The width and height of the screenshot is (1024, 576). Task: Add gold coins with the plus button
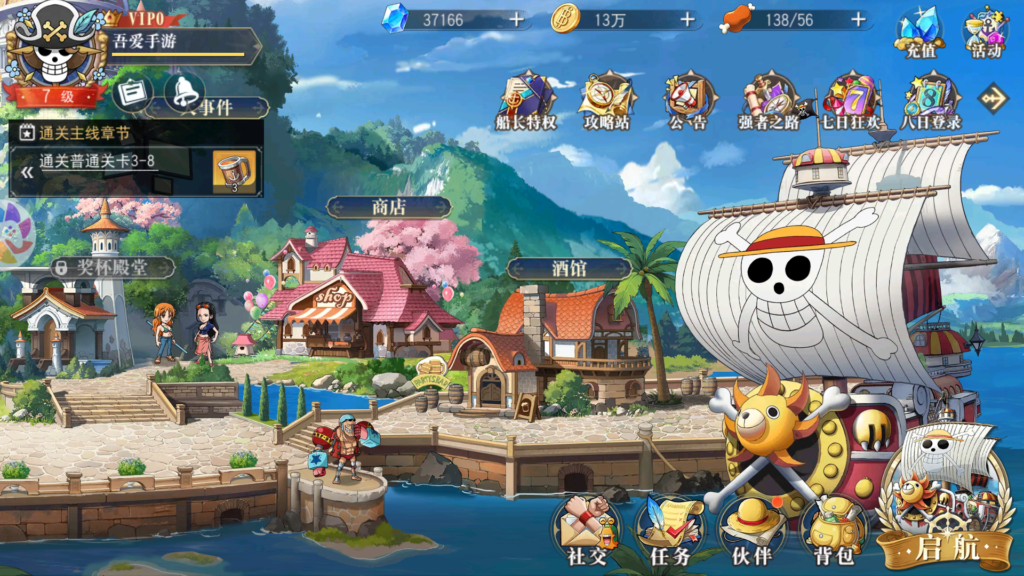688,19
